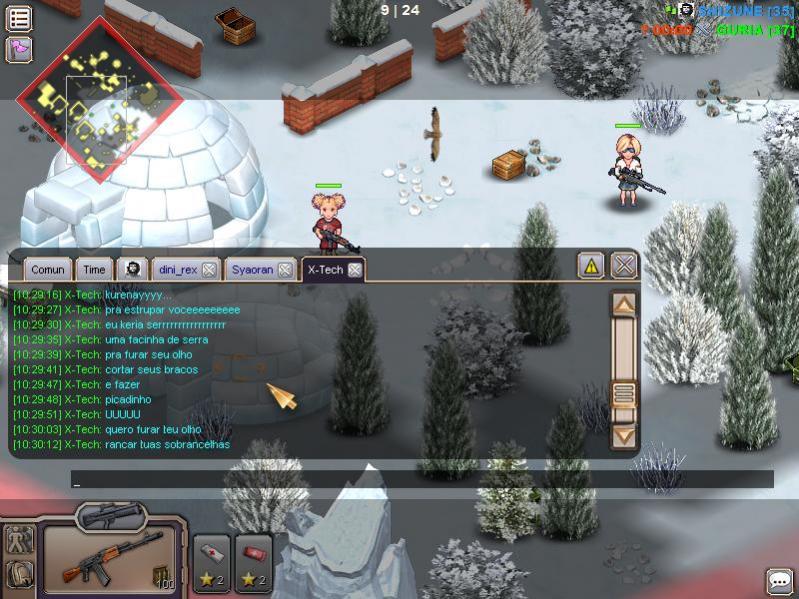Select the Syaoran chat tab
This screenshot has width=799, height=599.
tap(252, 270)
